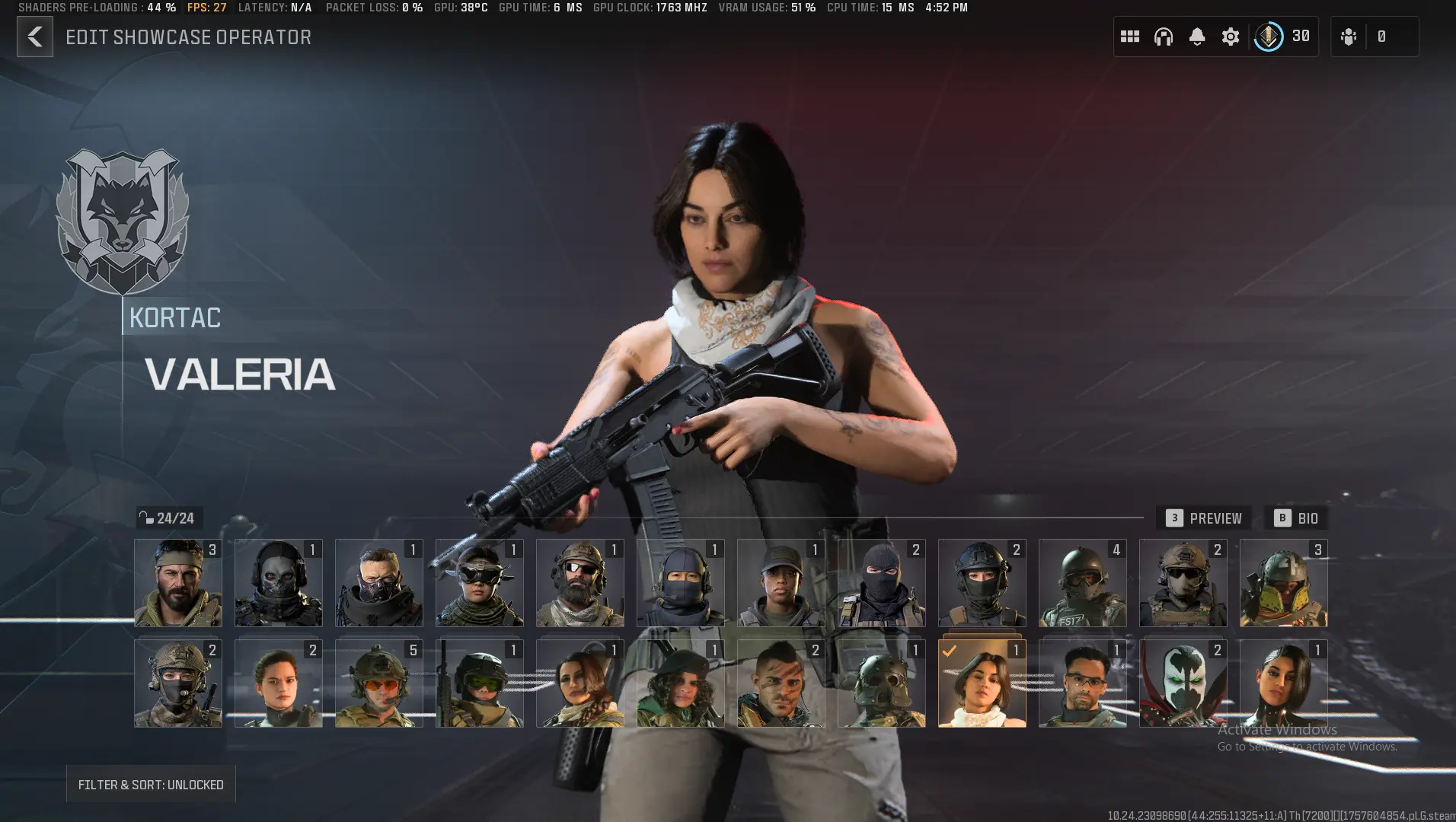Image resolution: width=1456 pixels, height=822 pixels.
Task: Switch to the Bio tab
Action: [x=1297, y=518]
